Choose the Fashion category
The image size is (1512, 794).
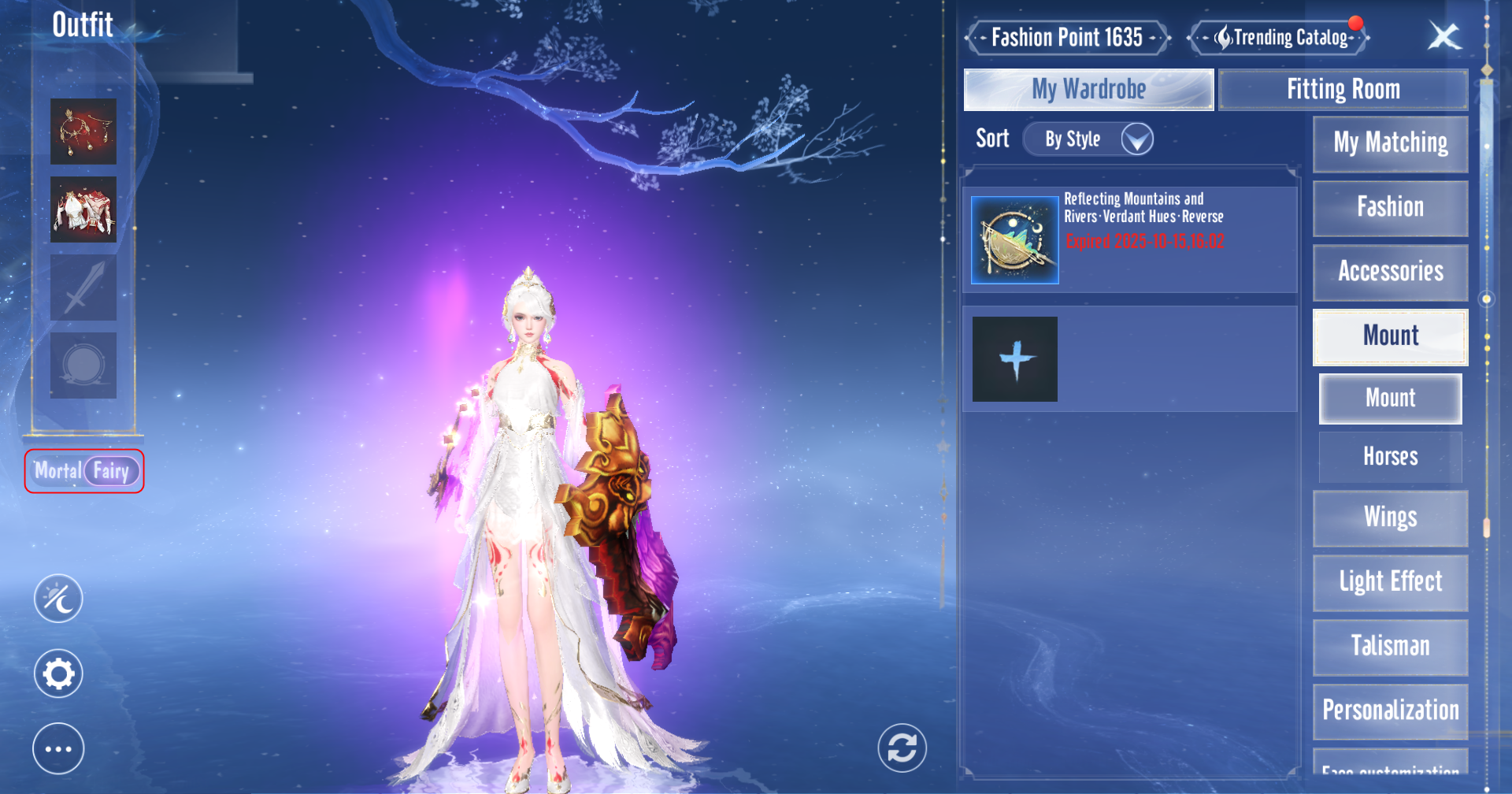point(1390,208)
